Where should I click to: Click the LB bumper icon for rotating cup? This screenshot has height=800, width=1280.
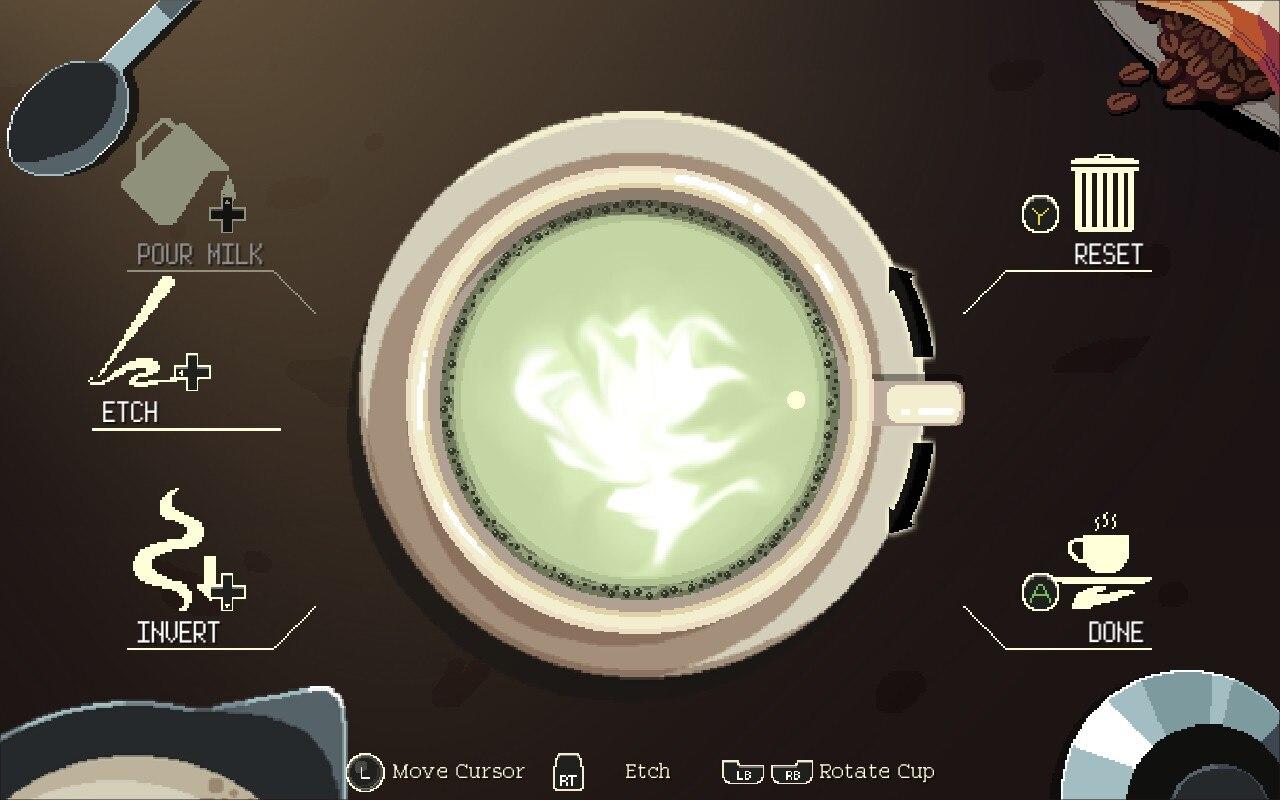tap(741, 772)
